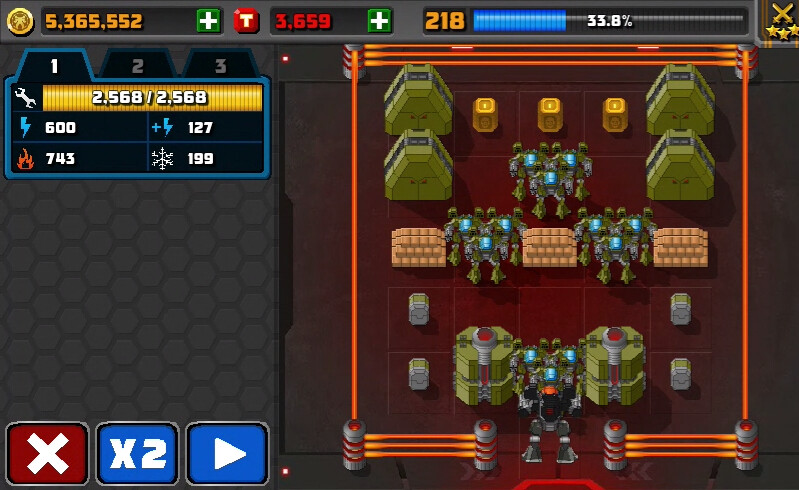Toggle the X2 speed button

point(137,454)
